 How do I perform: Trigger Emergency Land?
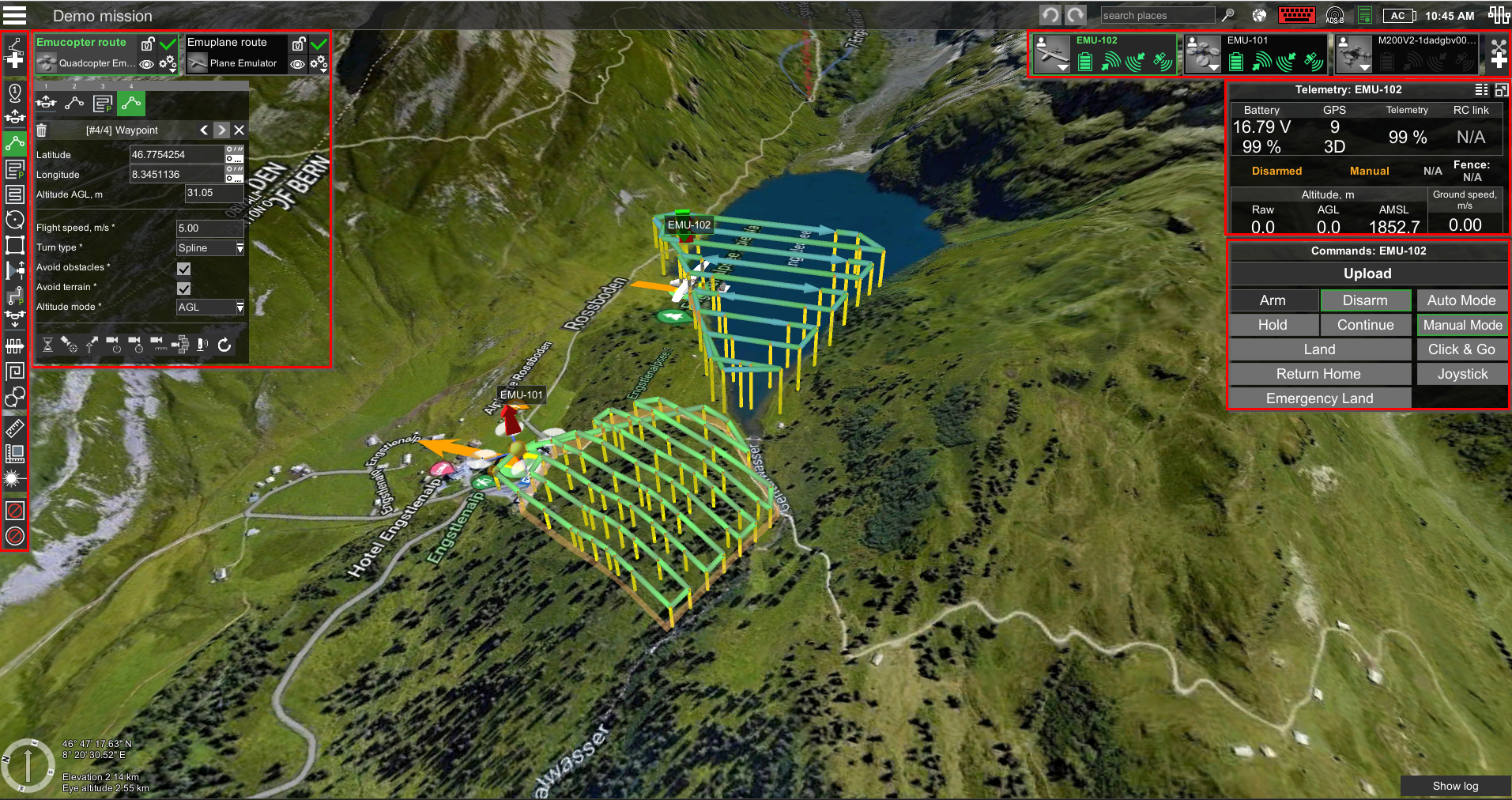point(1319,398)
